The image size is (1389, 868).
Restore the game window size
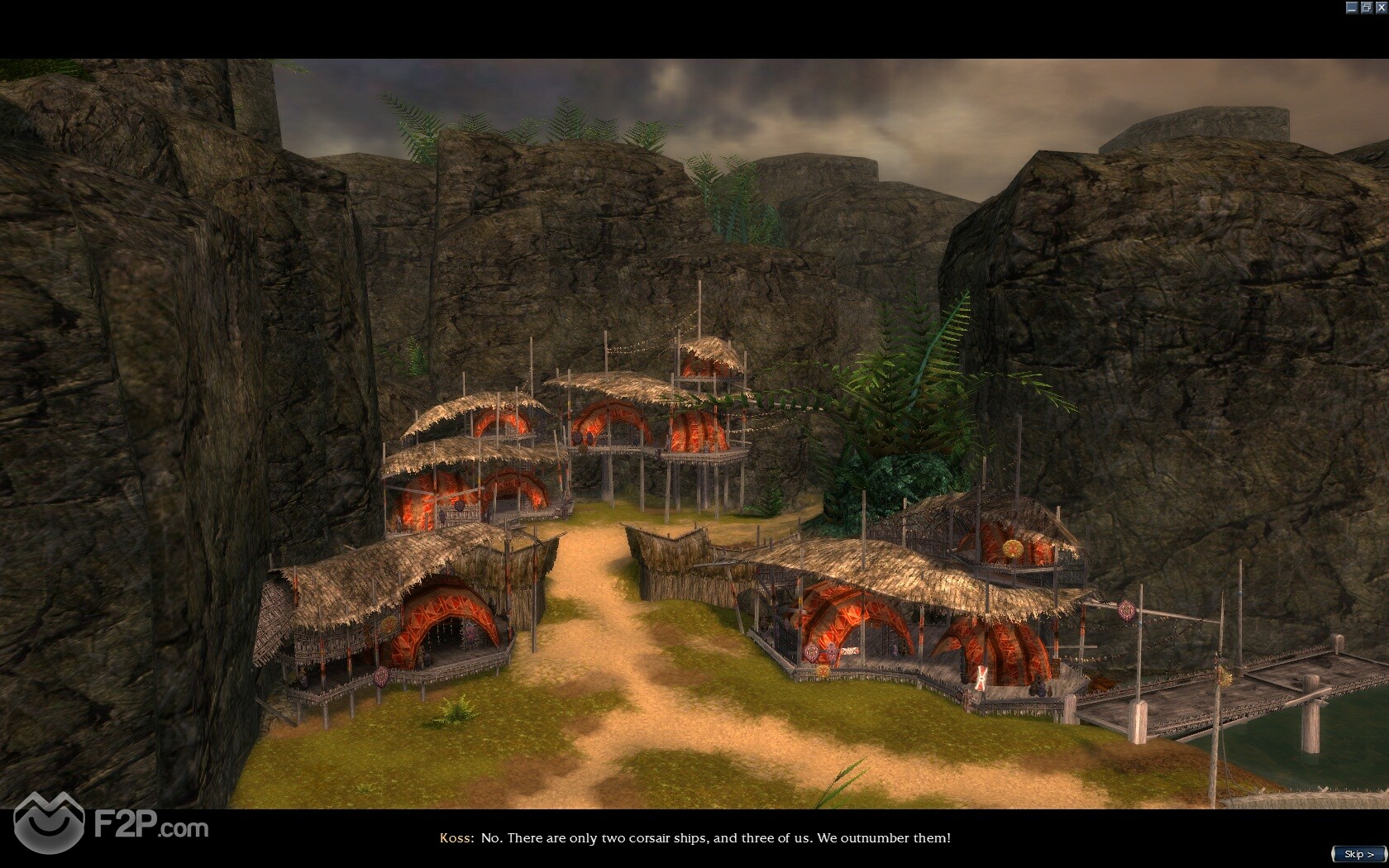coord(1366,7)
